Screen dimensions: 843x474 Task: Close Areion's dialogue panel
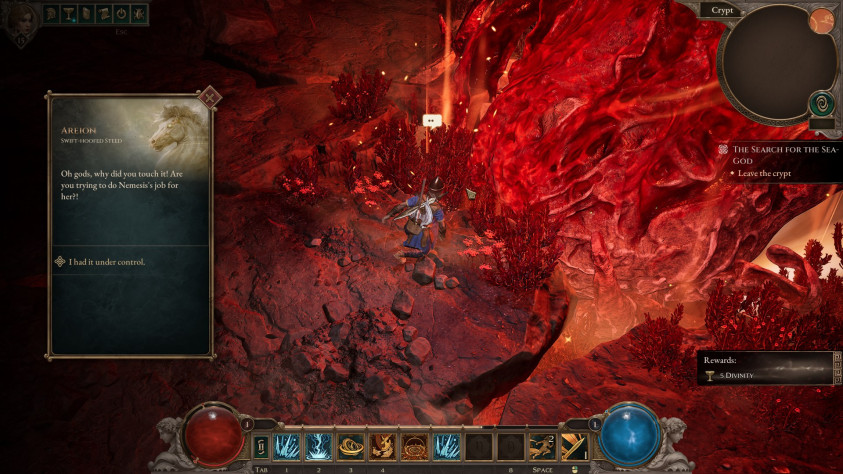(x=209, y=97)
